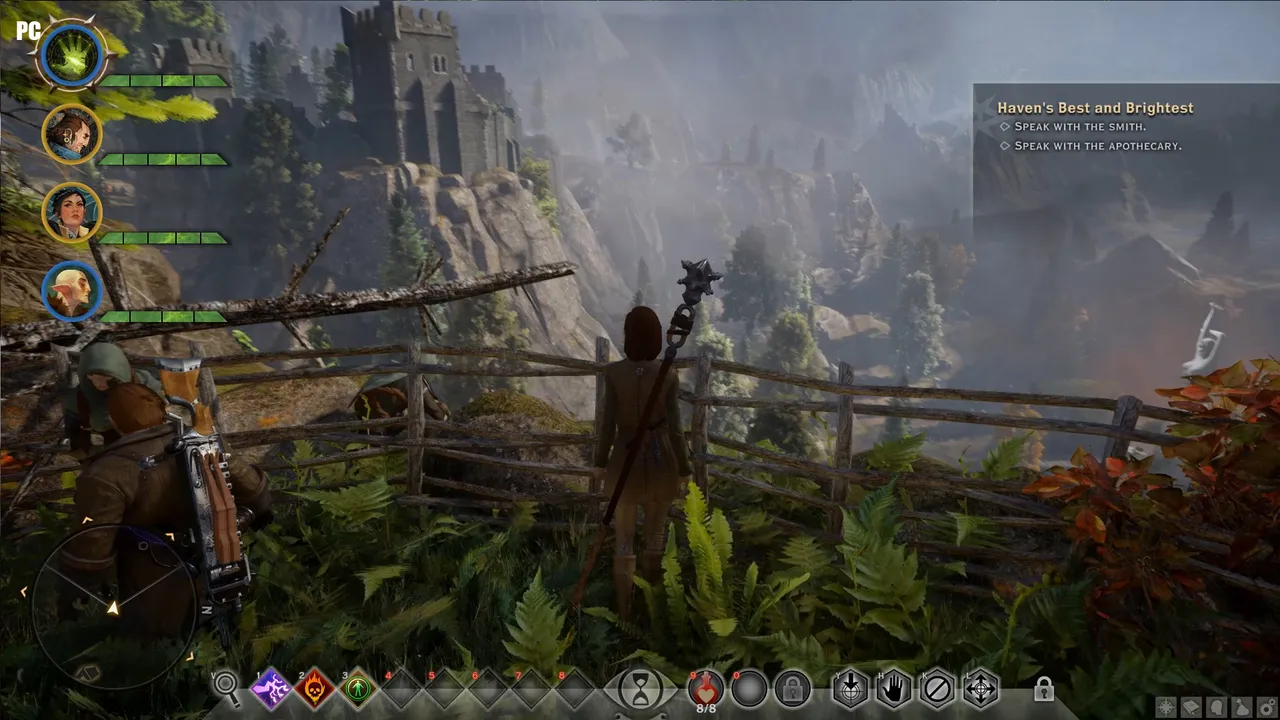Activate the magnifying glass search icon
The height and width of the screenshot is (720, 1280).
[x=227, y=687]
